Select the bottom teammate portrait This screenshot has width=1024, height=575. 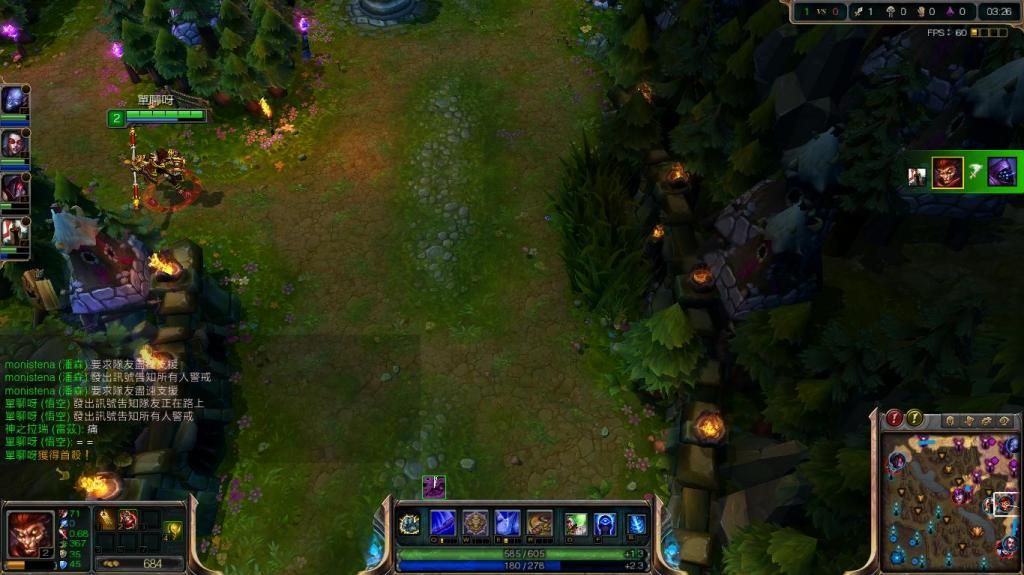14,232
